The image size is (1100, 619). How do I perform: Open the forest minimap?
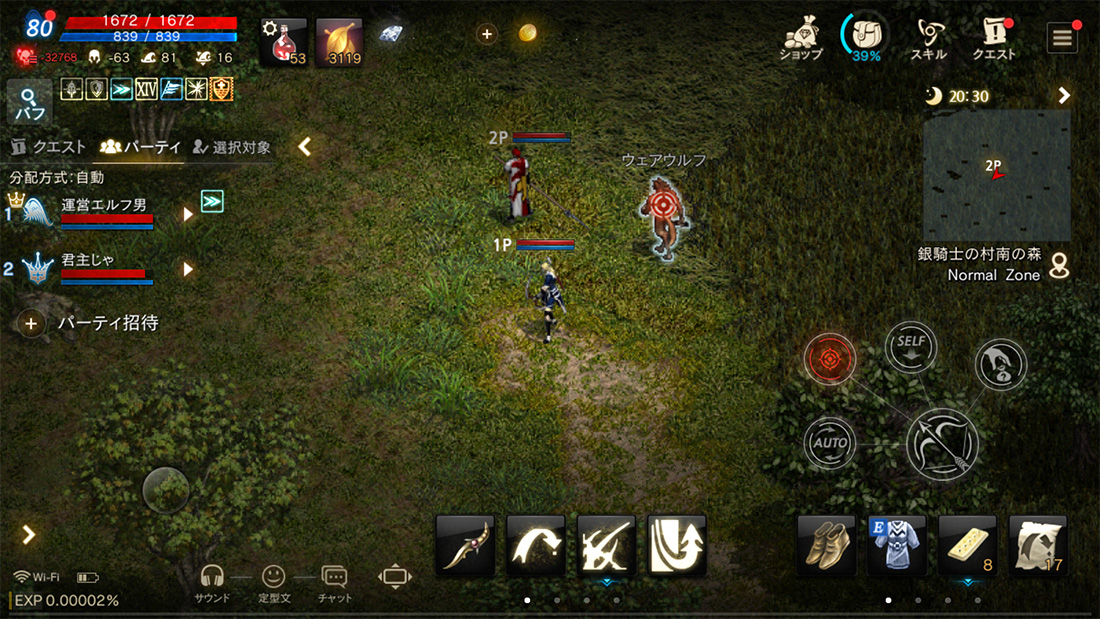(996, 174)
